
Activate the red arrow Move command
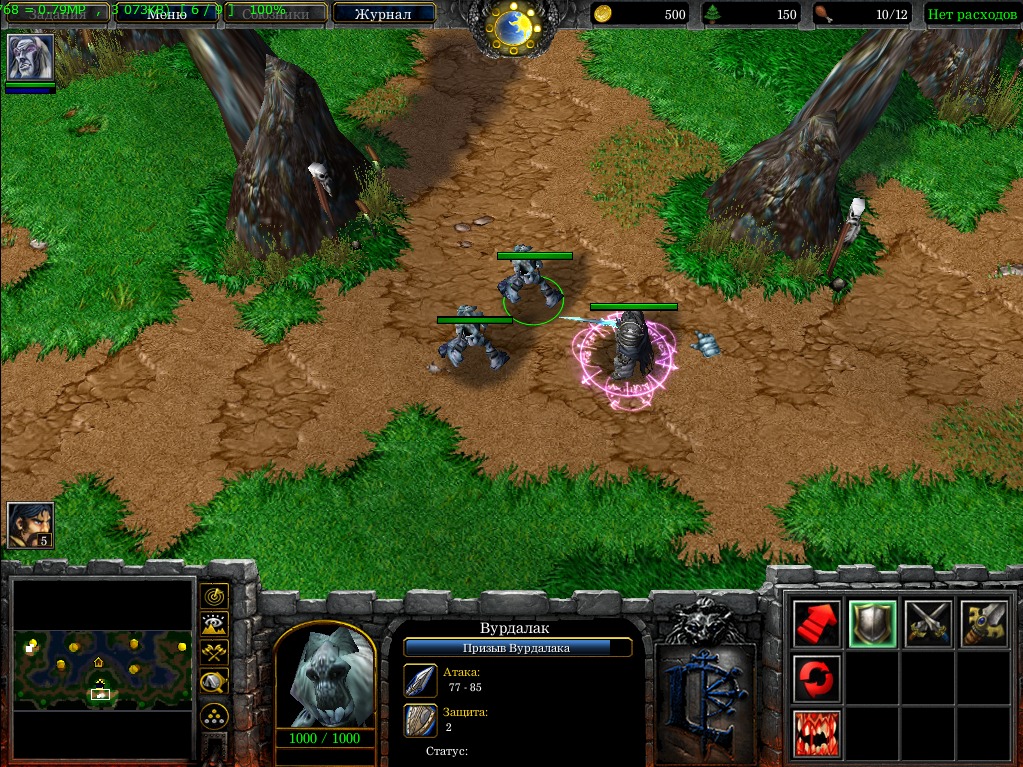point(816,624)
